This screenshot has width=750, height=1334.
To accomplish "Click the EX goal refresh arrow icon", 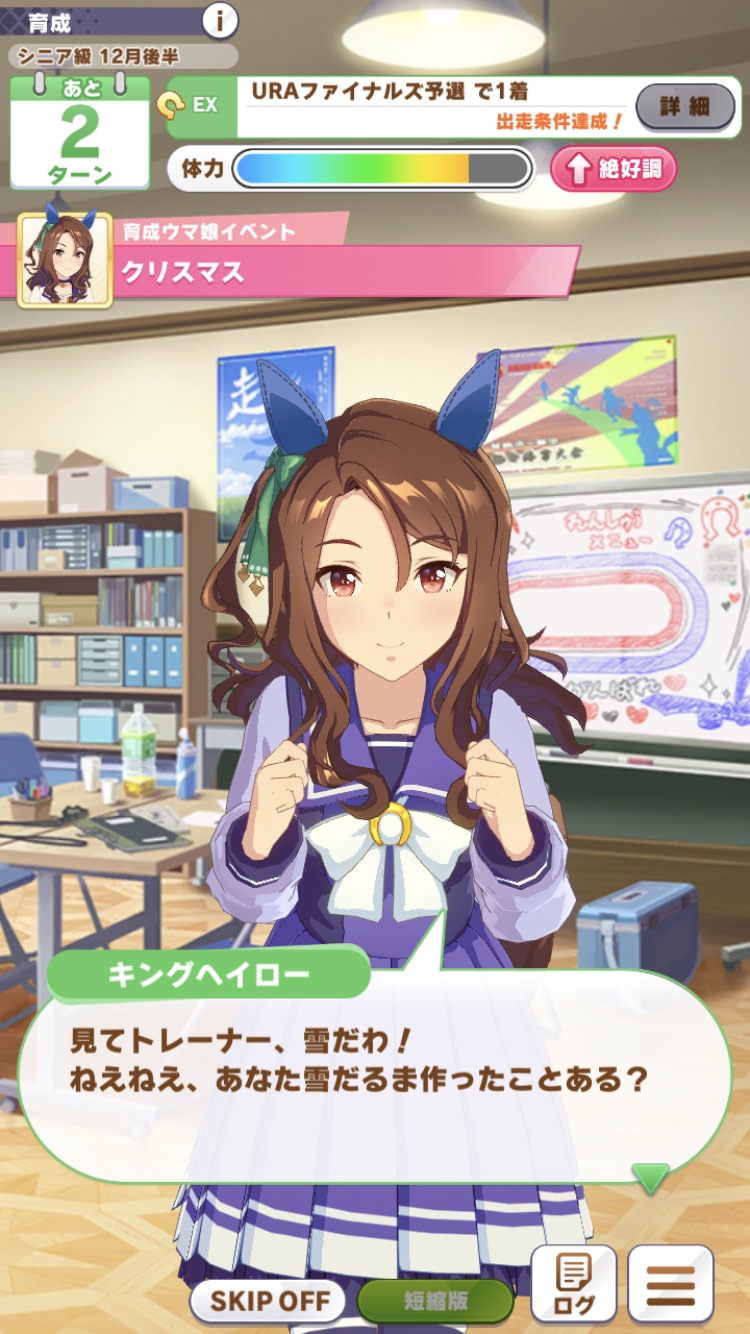I will pyautogui.click(x=170, y=103).
